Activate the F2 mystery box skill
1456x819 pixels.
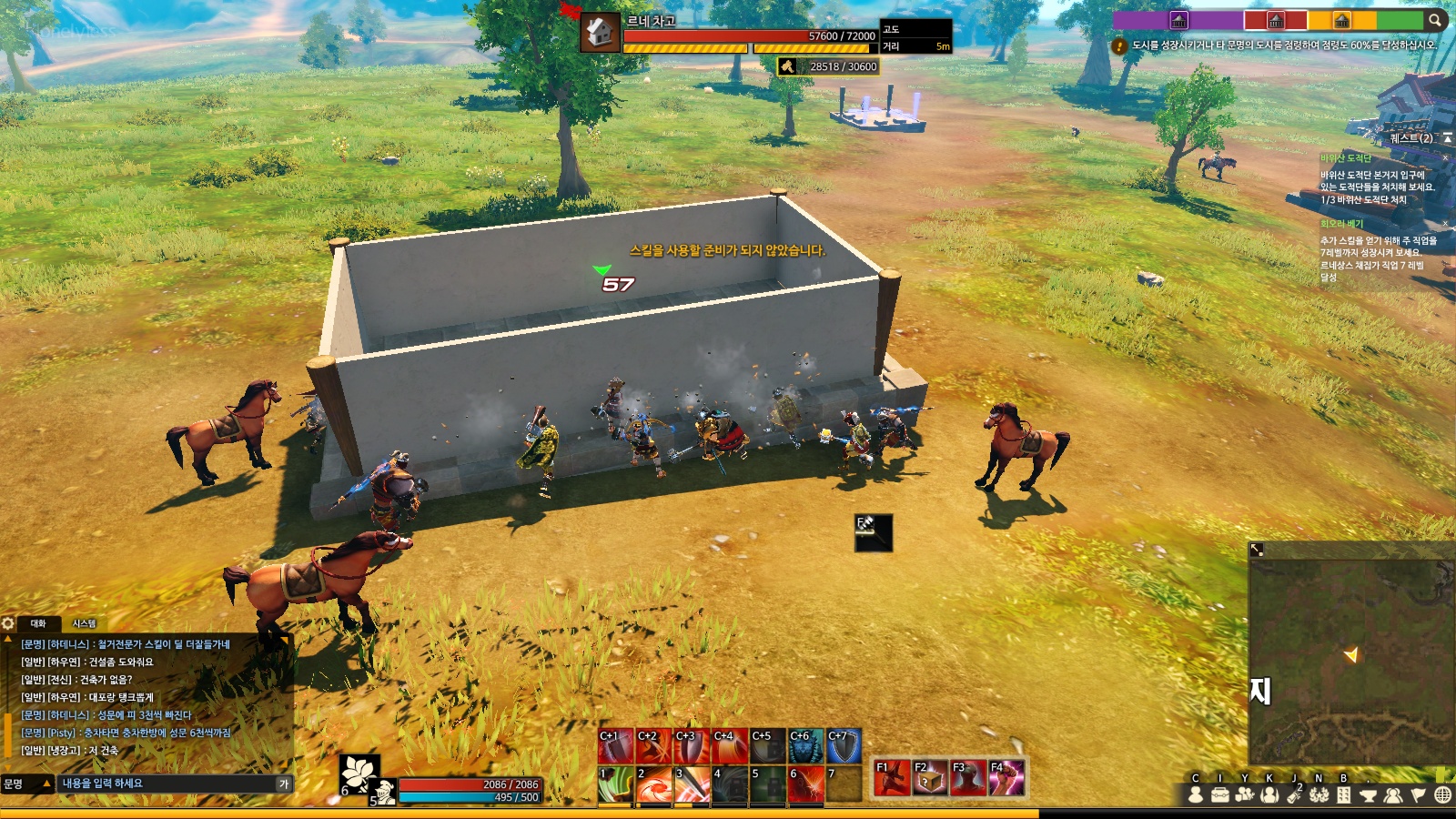(x=929, y=778)
